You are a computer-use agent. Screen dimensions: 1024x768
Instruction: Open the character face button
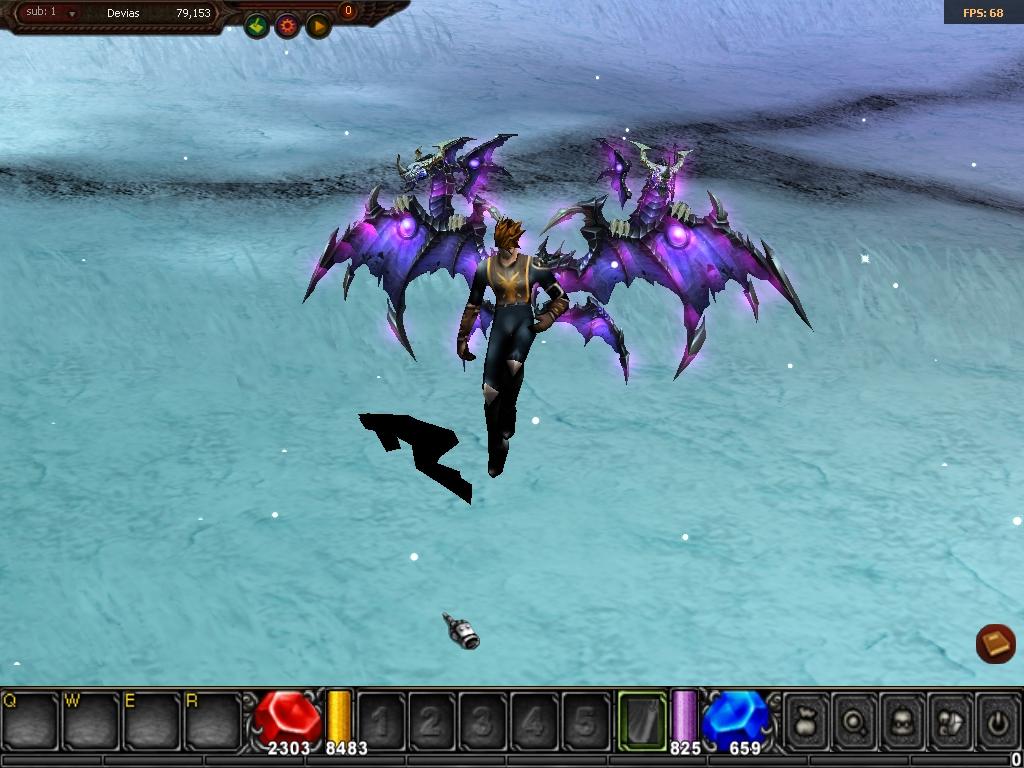click(x=903, y=720)
